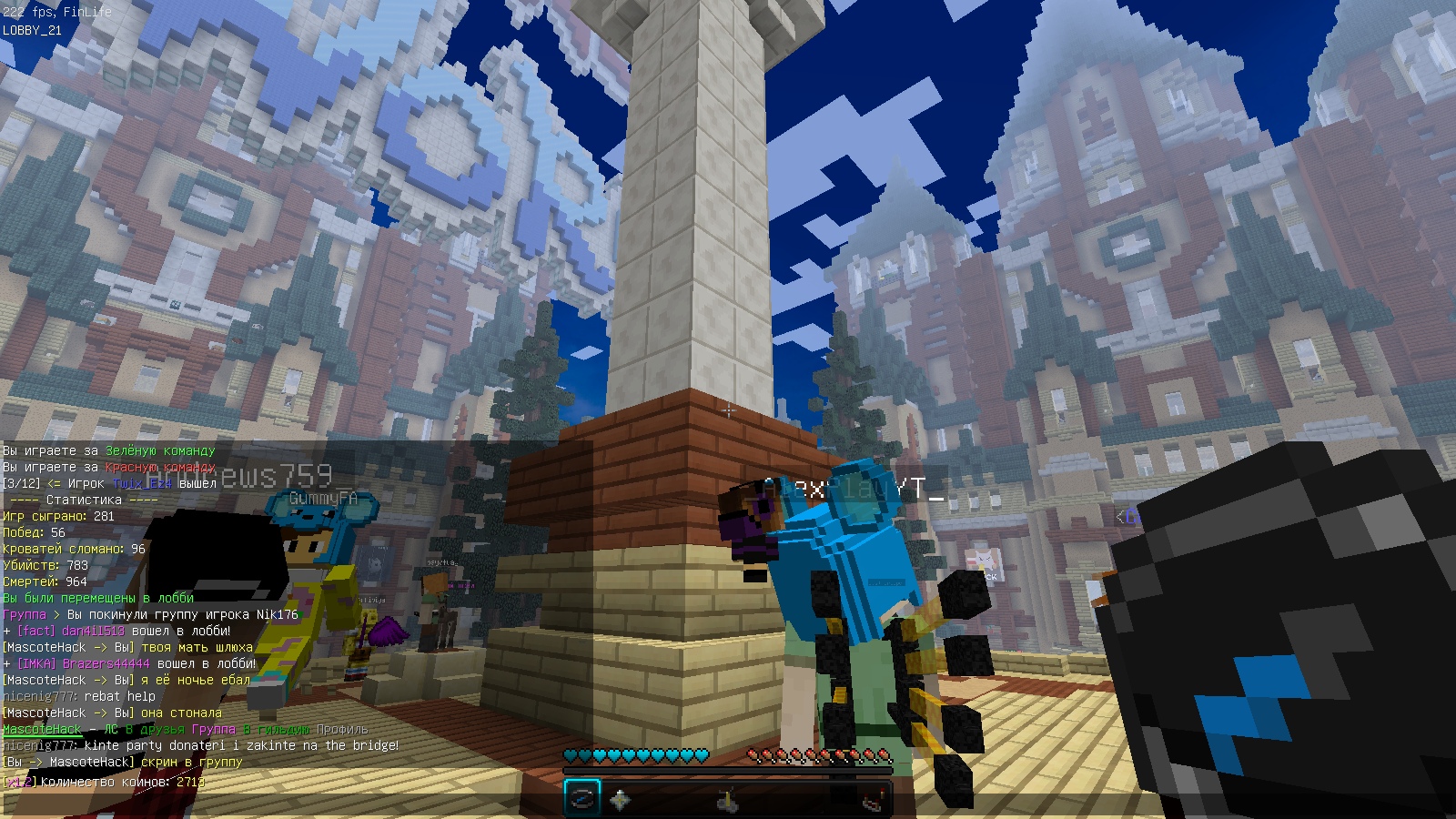Select the red item in the rightmost hotbar slot
Viewport: 1456px width, 819px height.
pos(872,799)
